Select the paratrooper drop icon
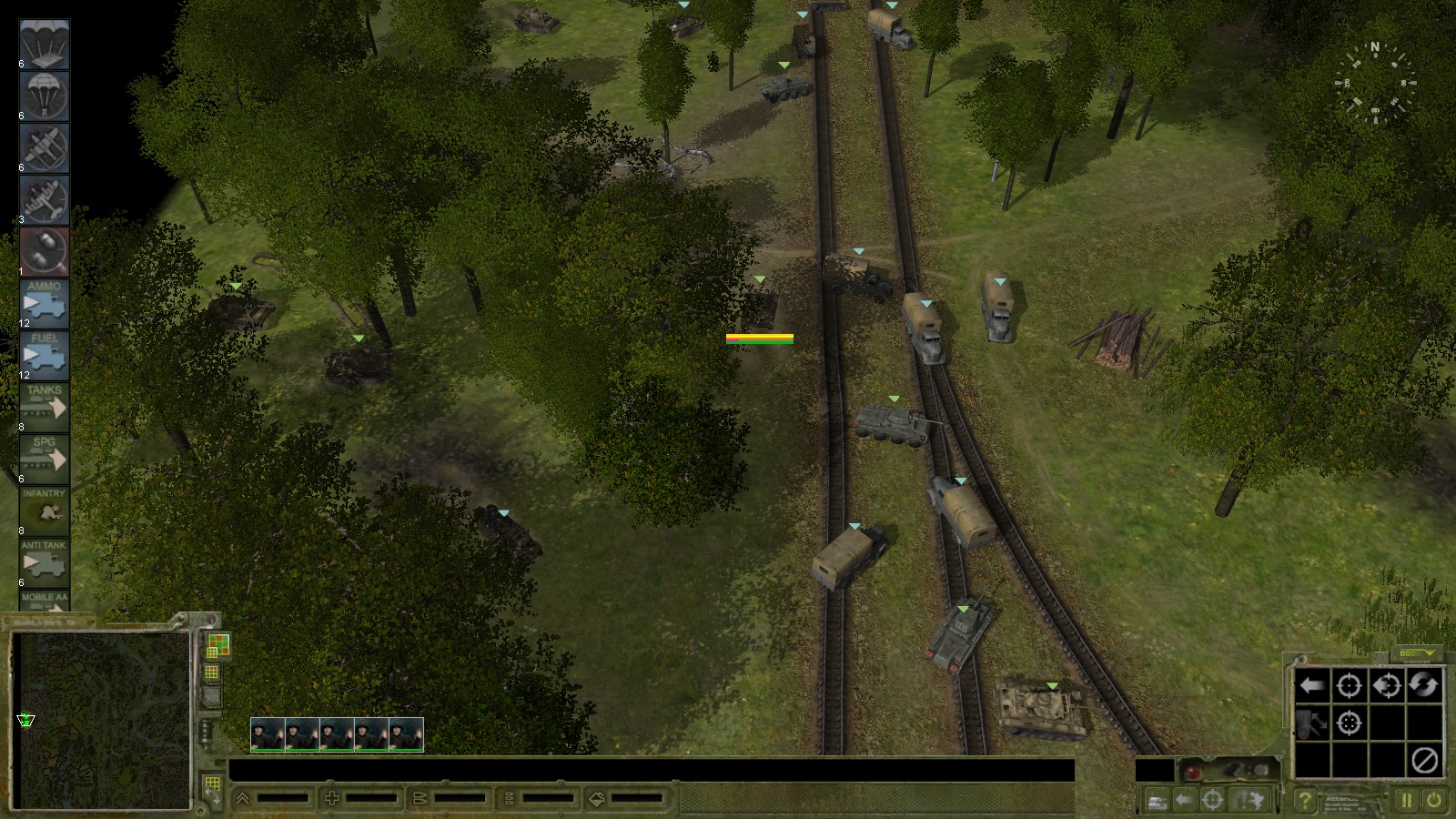Viewport: 1456px width, 819px height. (44, 96)
